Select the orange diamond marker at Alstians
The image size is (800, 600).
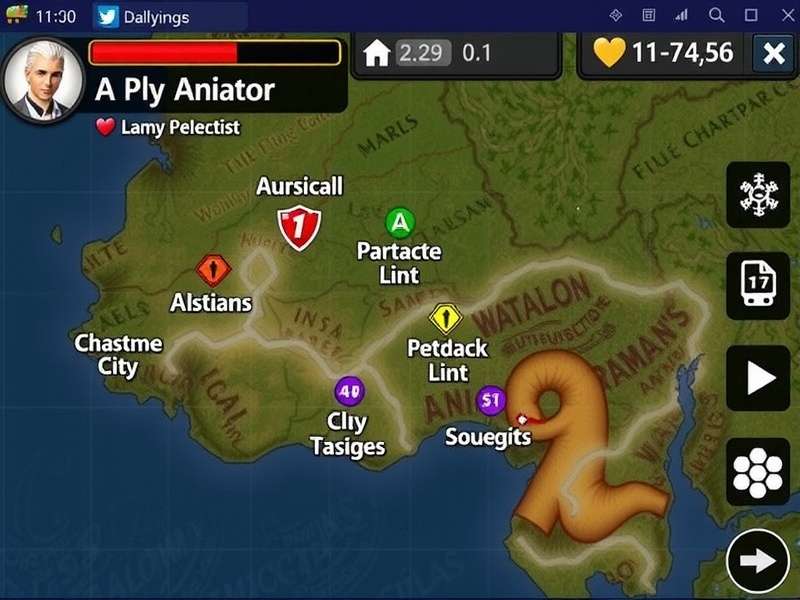[213, 269]
